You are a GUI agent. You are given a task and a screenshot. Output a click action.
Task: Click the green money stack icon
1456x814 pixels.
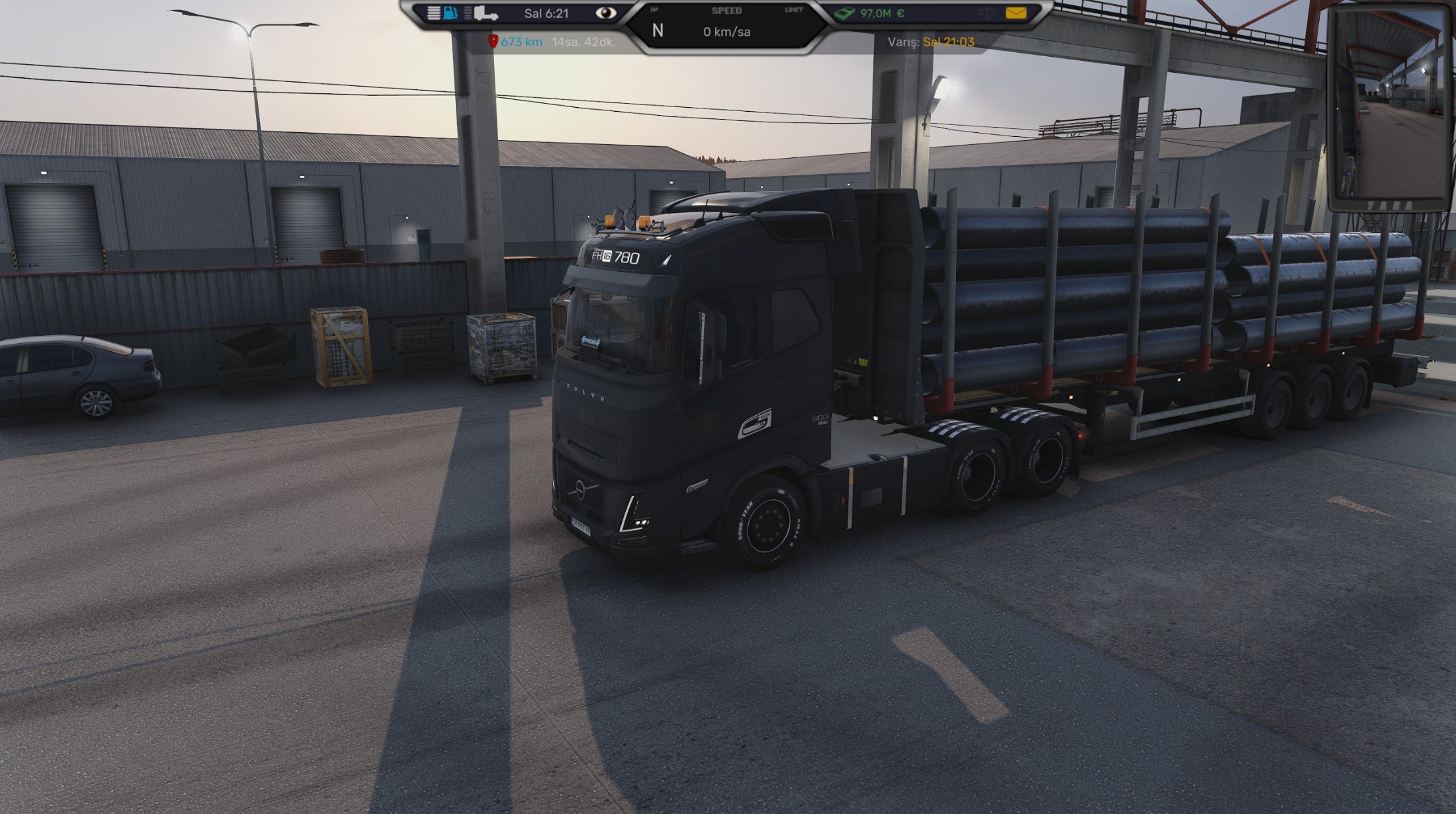[x=845, y=13]
